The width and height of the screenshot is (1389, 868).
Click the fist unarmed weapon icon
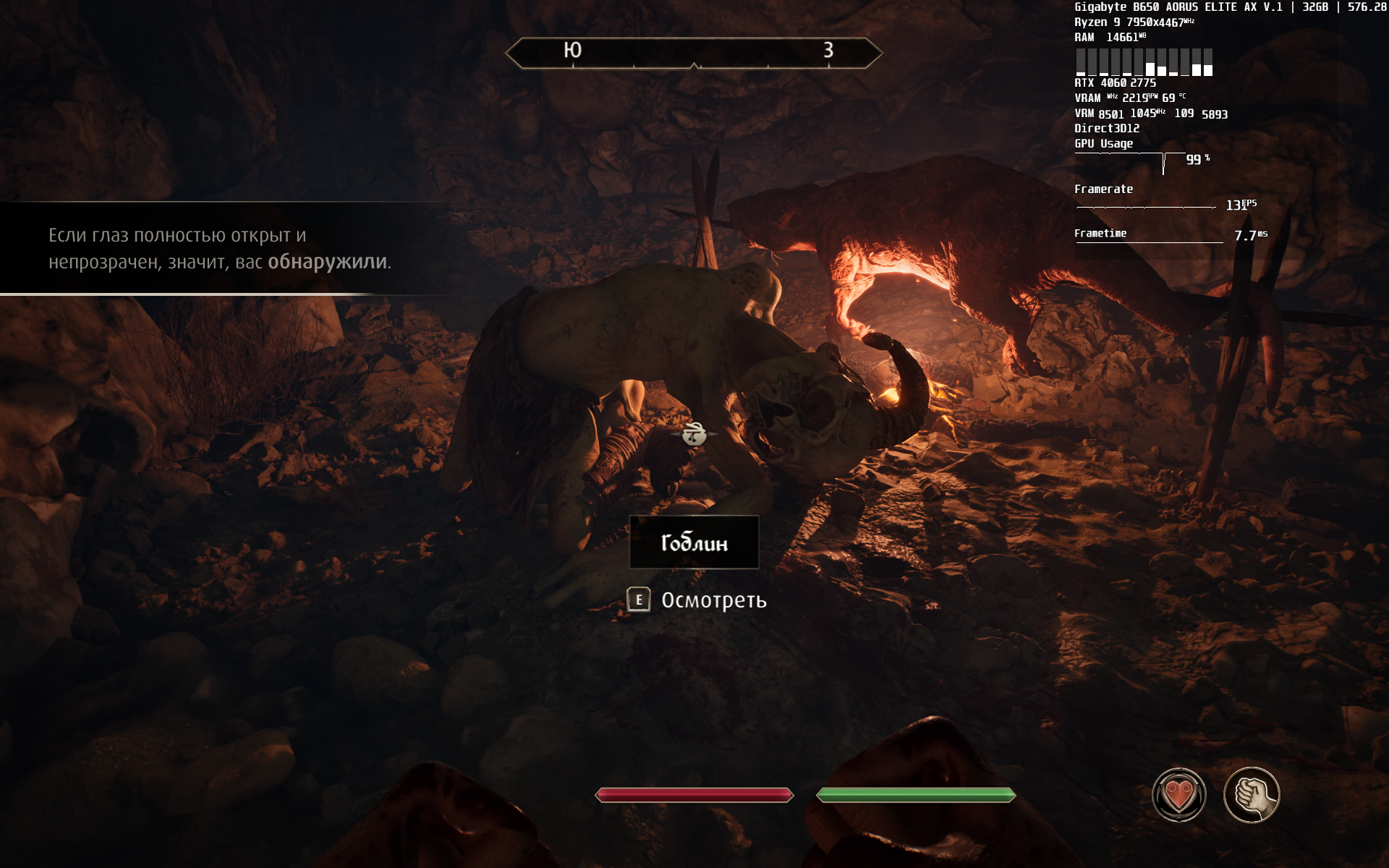point(1252,795)
